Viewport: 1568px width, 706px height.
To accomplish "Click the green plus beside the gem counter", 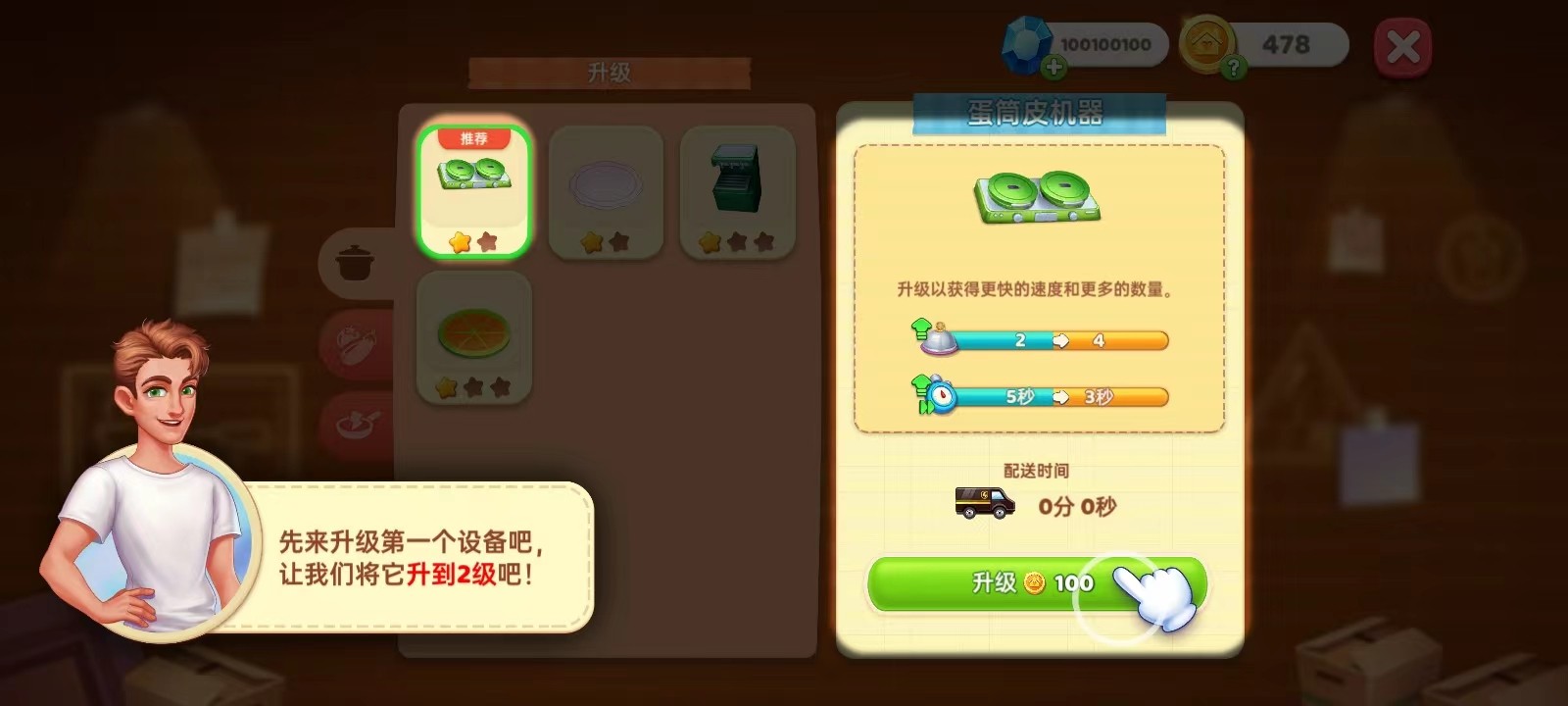I will (1053, 67).
